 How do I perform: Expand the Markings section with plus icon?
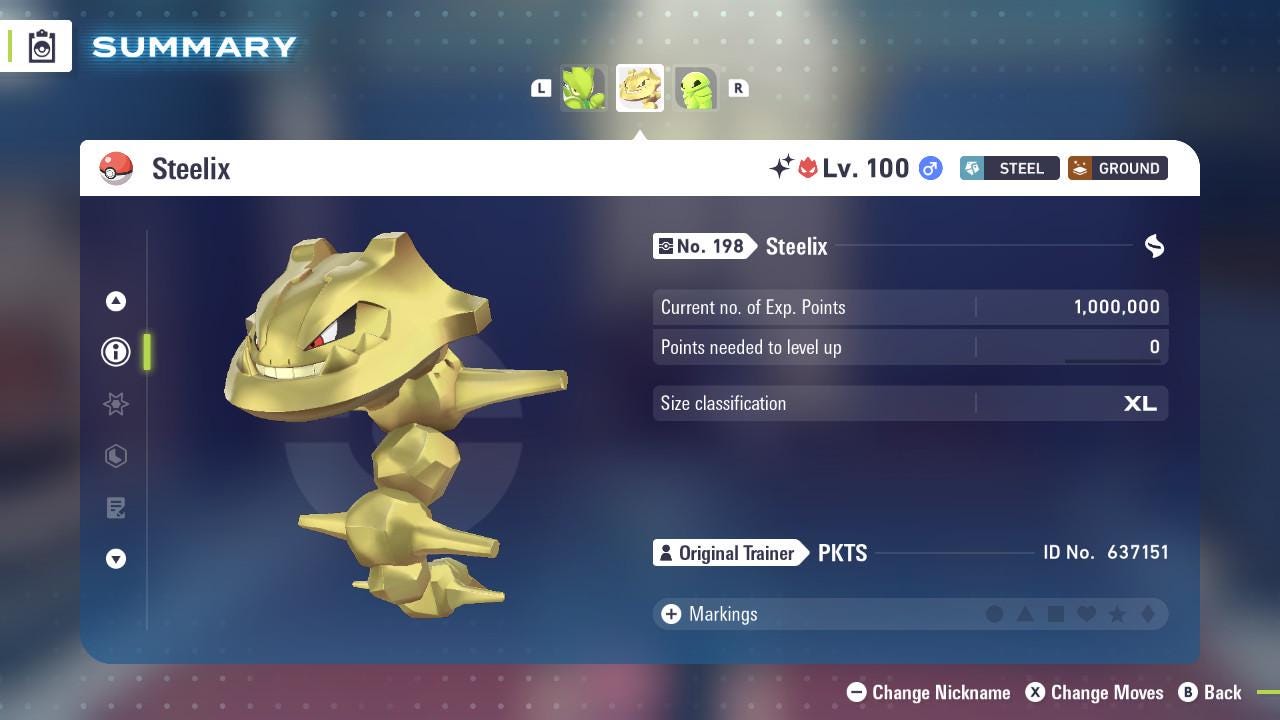tap(669, 614)
